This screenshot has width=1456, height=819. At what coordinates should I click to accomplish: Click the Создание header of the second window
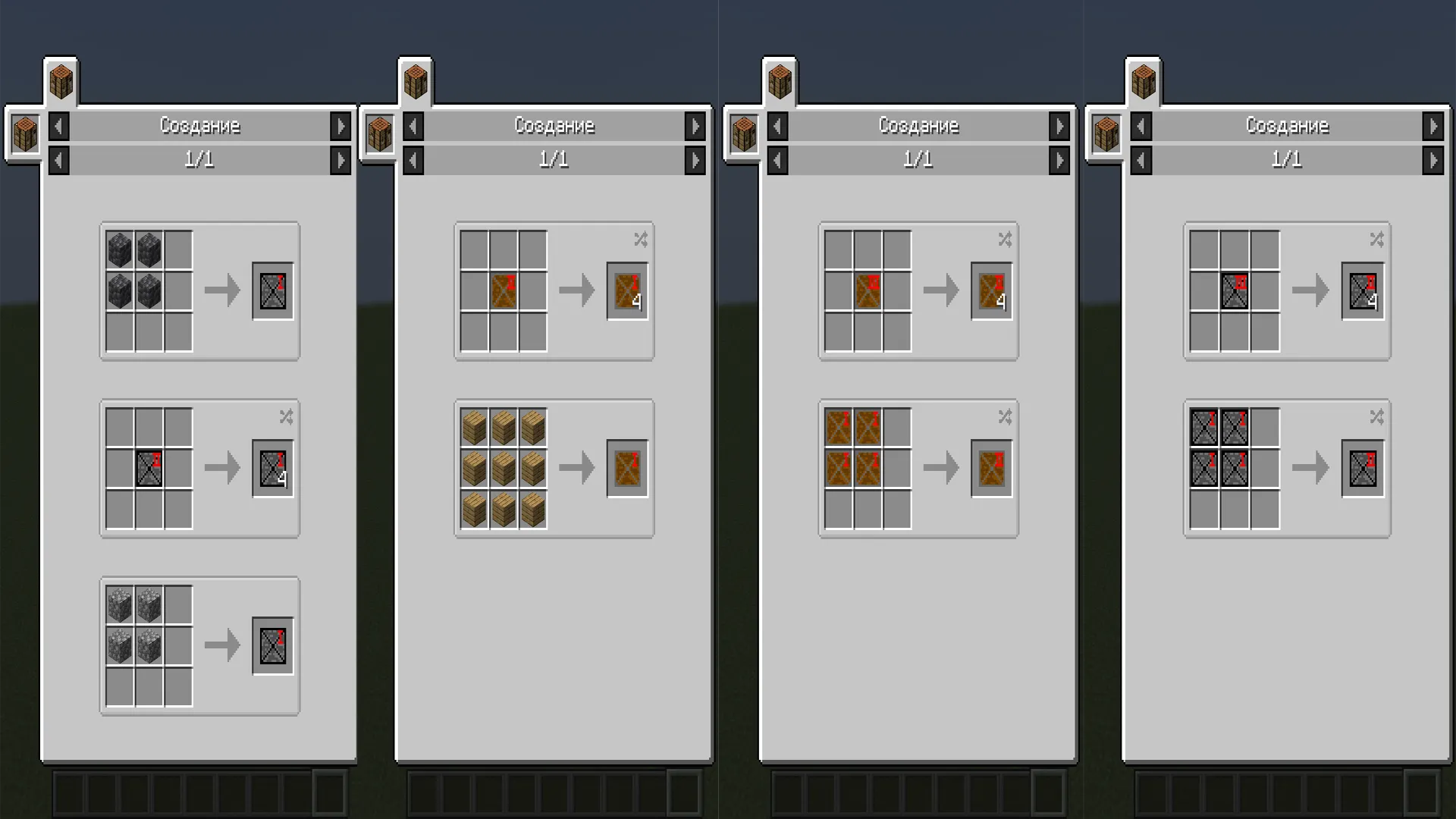(554, 126)
